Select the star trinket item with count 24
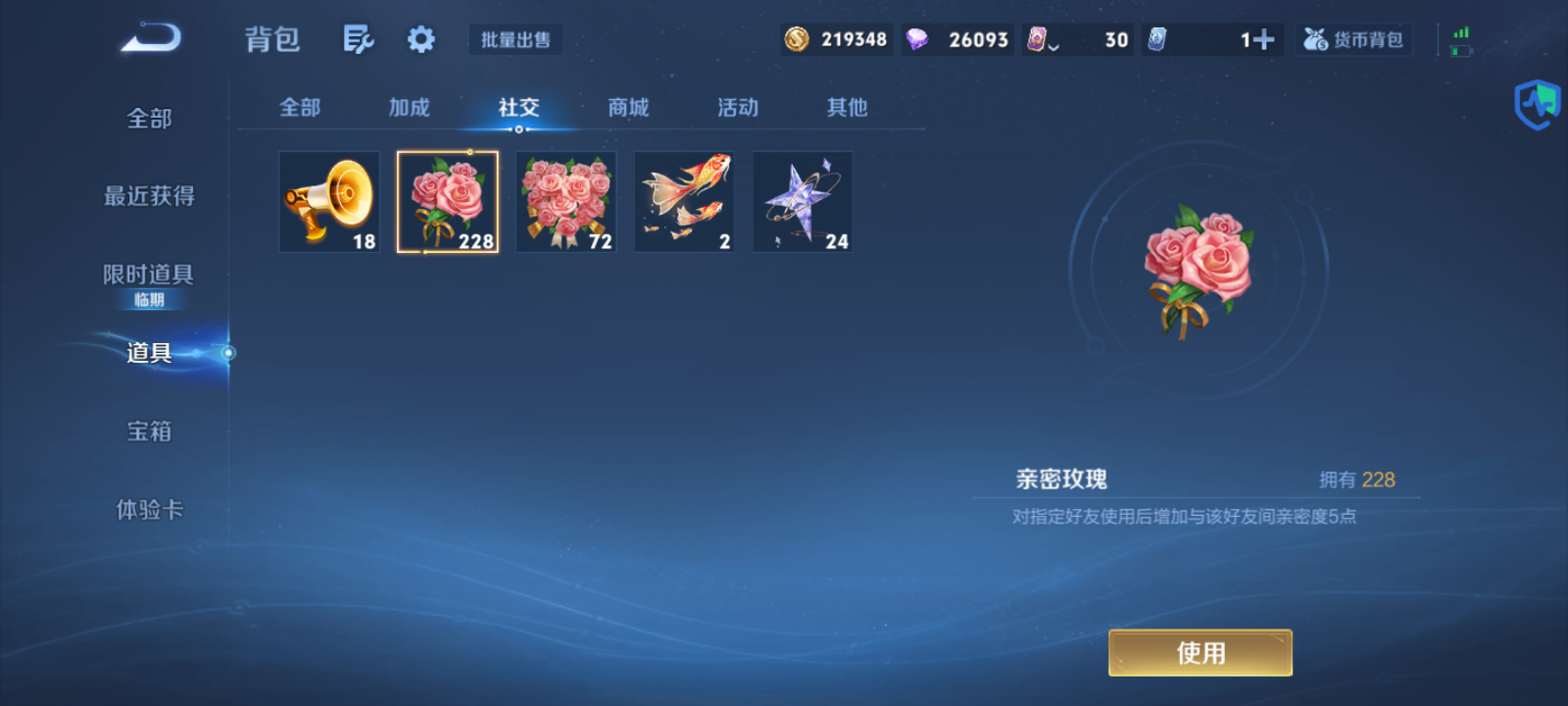 [802, 202]
